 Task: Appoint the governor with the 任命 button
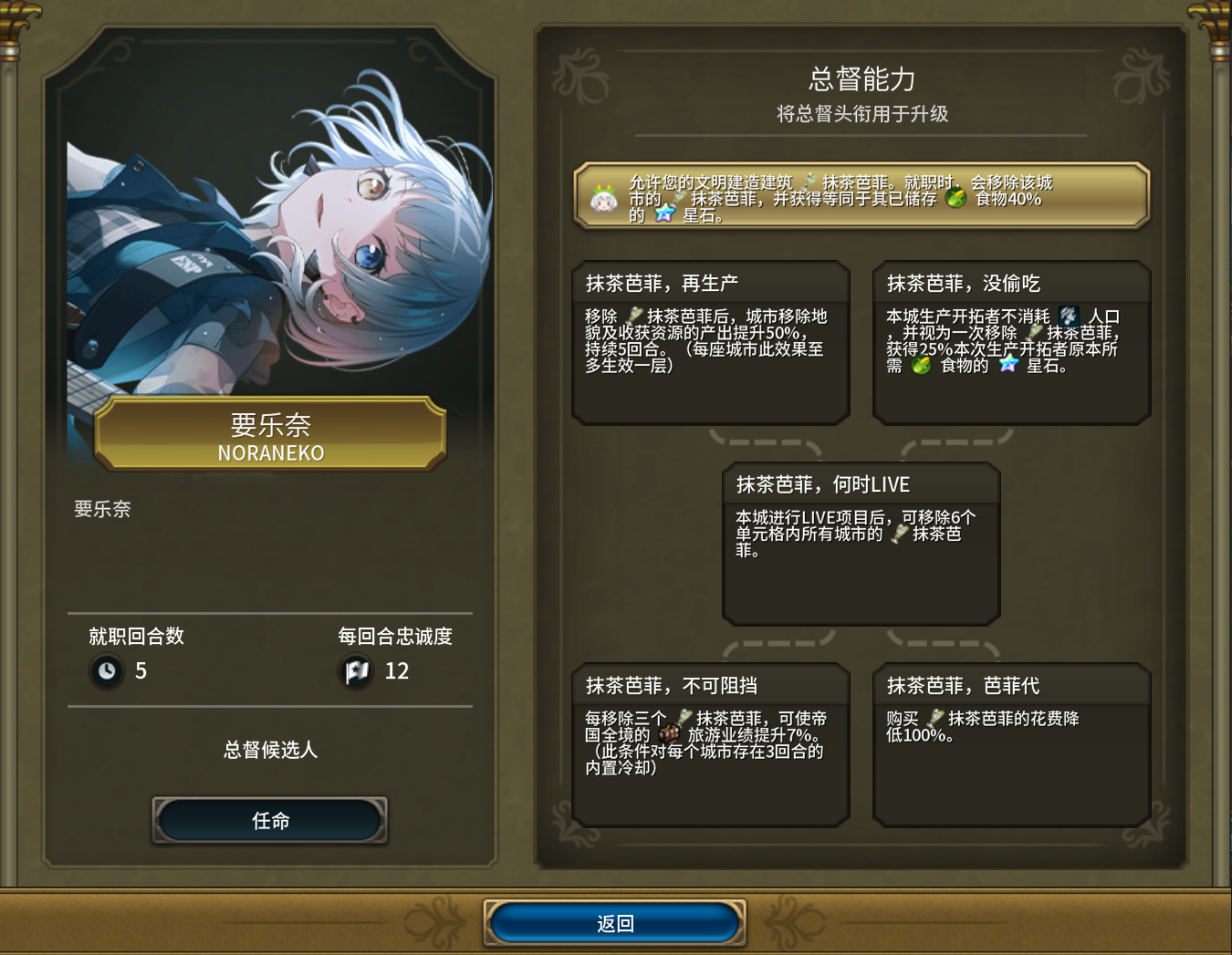(x=270, y=820)
